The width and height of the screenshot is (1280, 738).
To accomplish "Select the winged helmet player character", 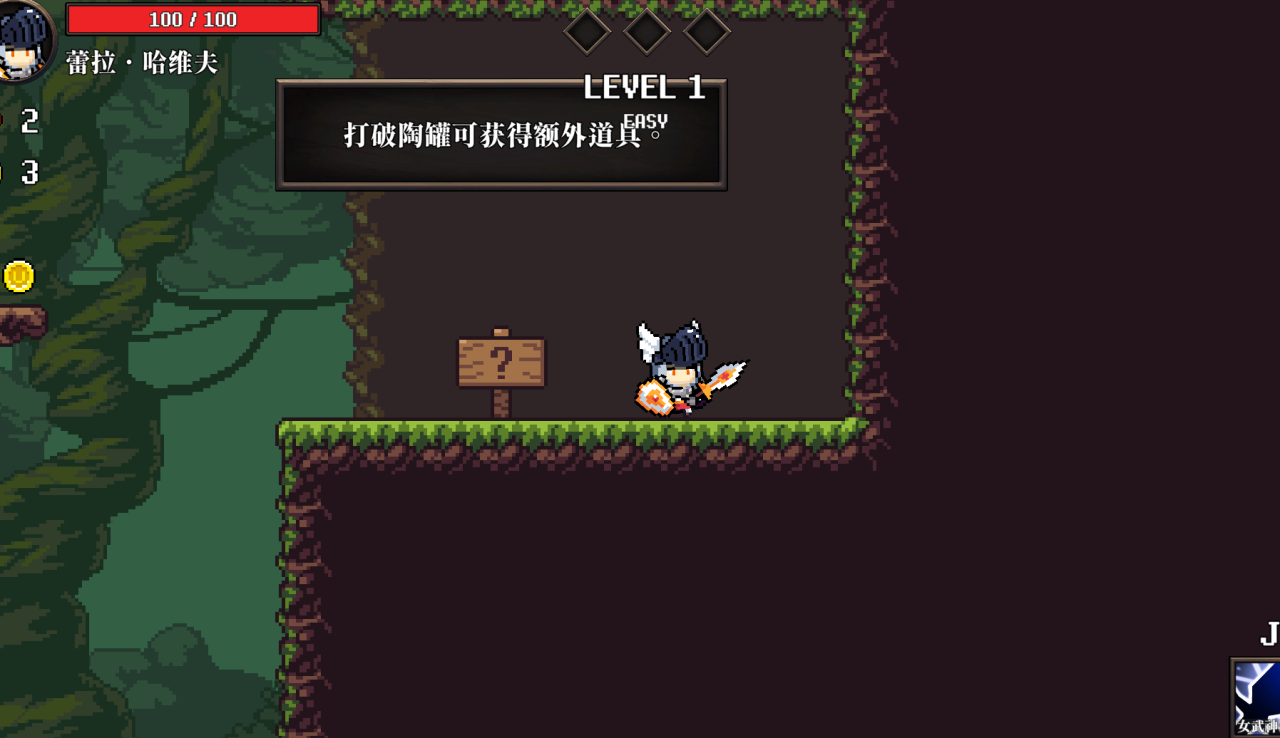I will pyautogui.click(x=680, y=370).
